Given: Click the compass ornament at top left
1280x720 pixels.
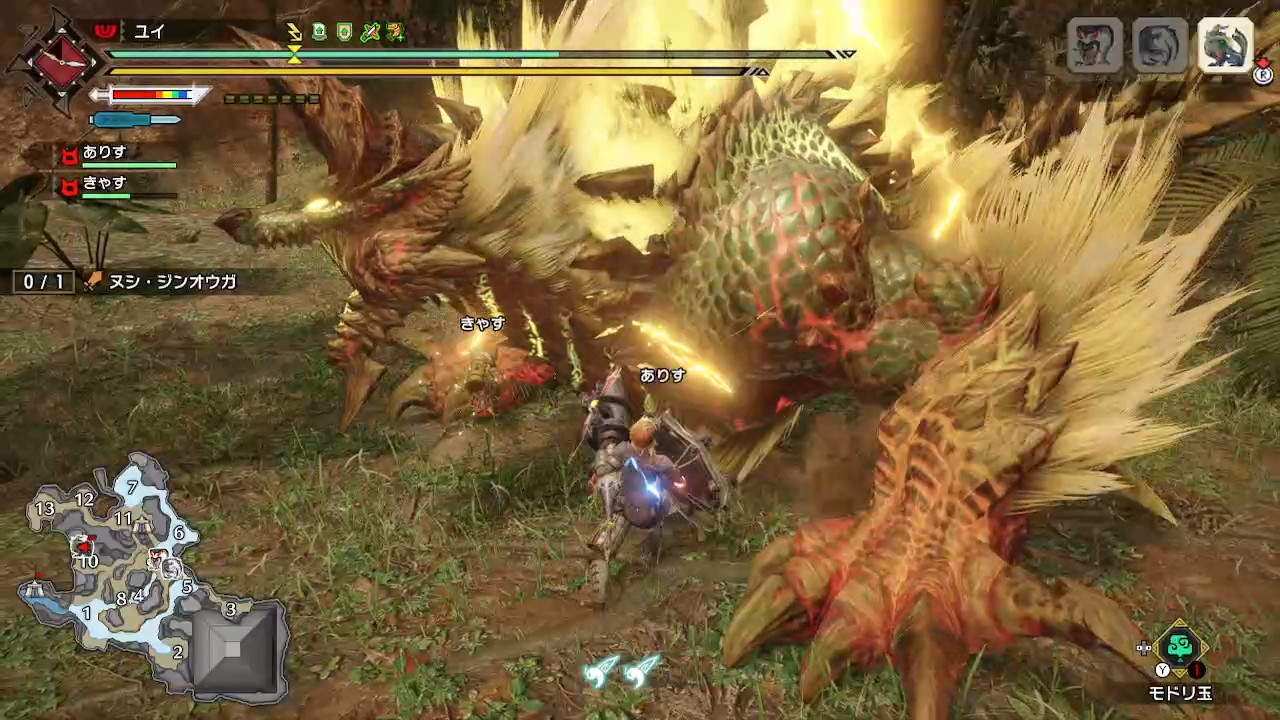Looking at the screenshot, I should click(x=60, y=62).
